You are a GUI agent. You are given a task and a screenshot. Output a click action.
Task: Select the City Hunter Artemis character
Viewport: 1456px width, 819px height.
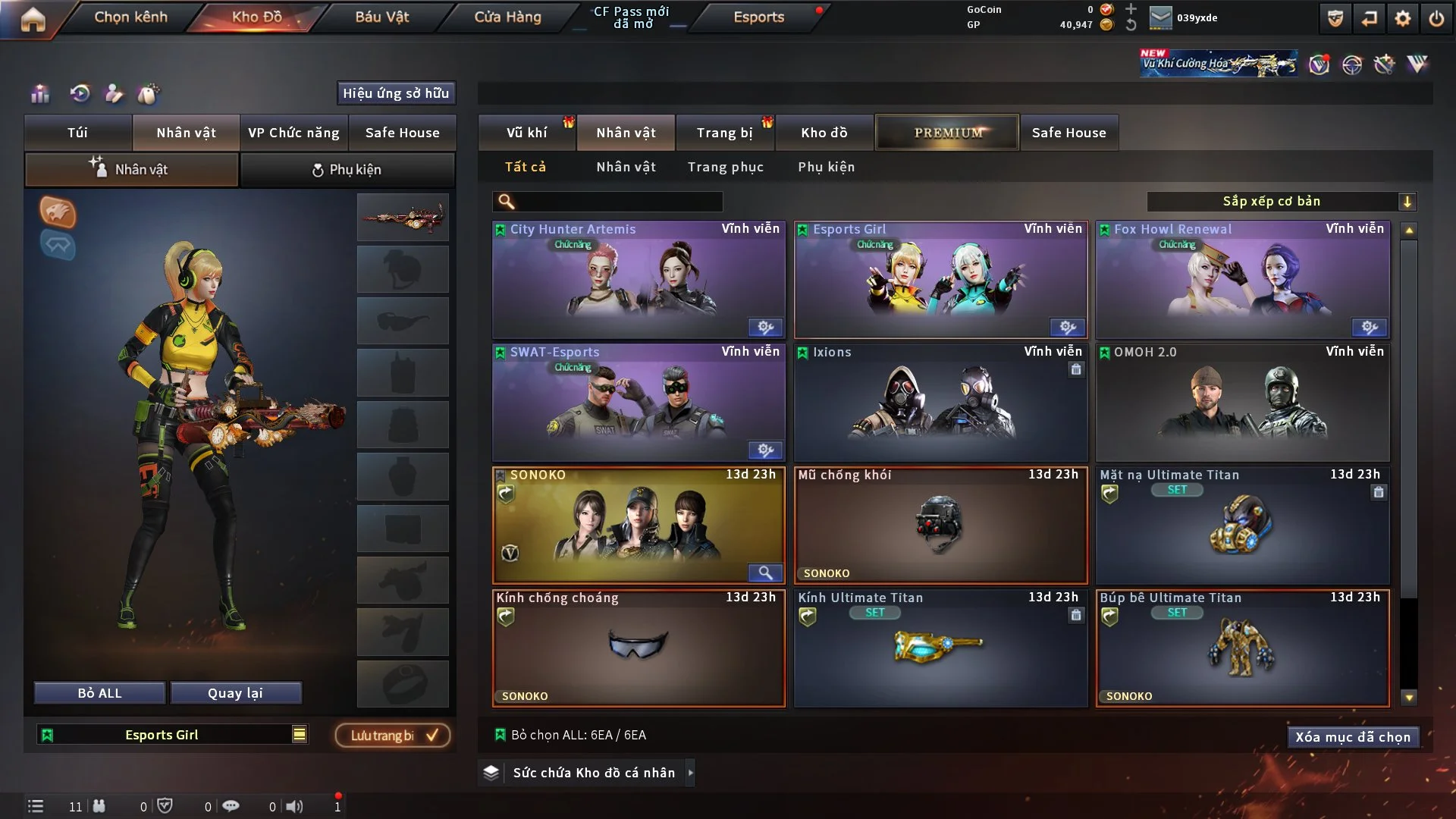[638, 280]
